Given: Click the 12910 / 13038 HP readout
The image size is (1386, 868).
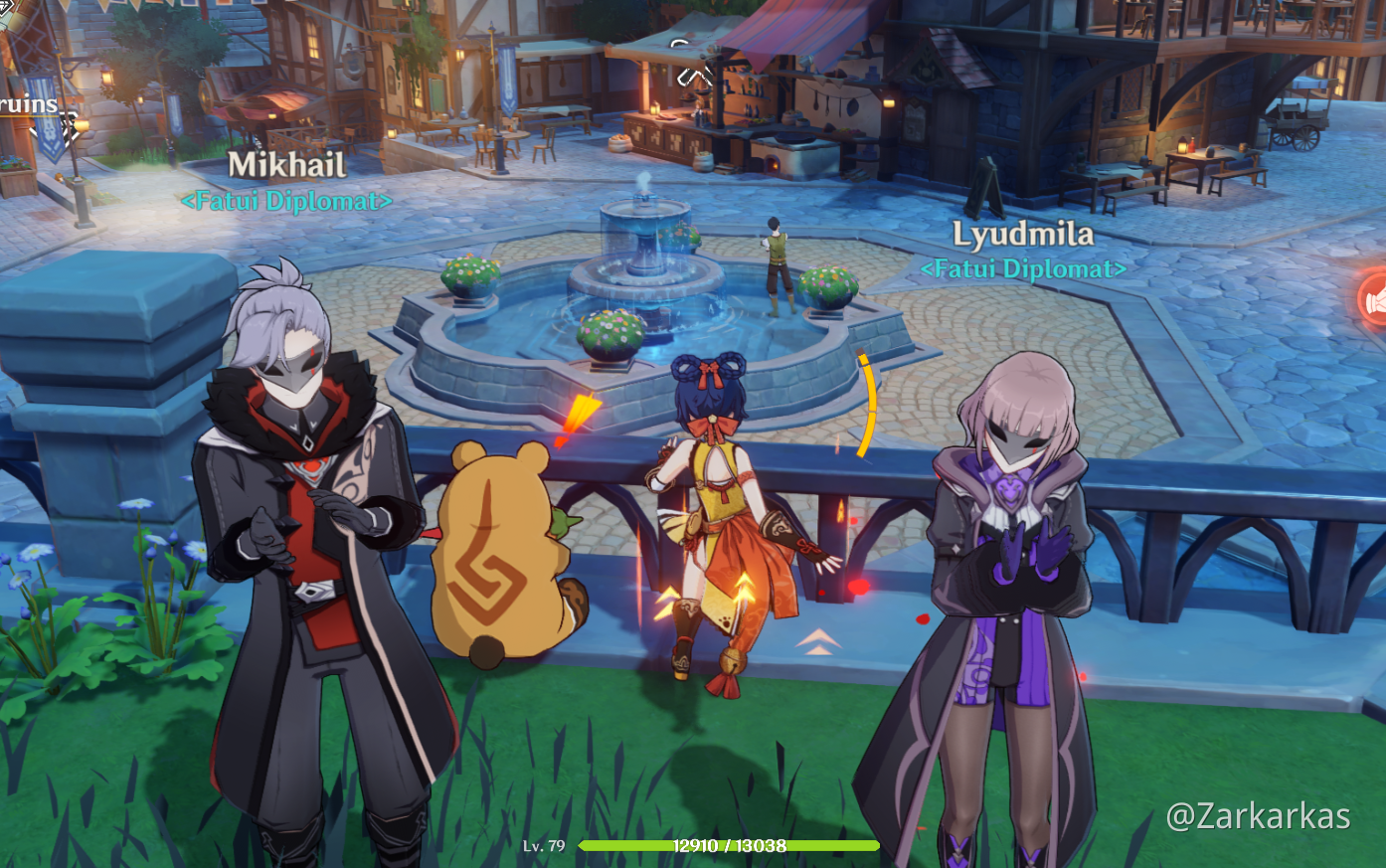Looking at the screenshot, I should 733,846.
